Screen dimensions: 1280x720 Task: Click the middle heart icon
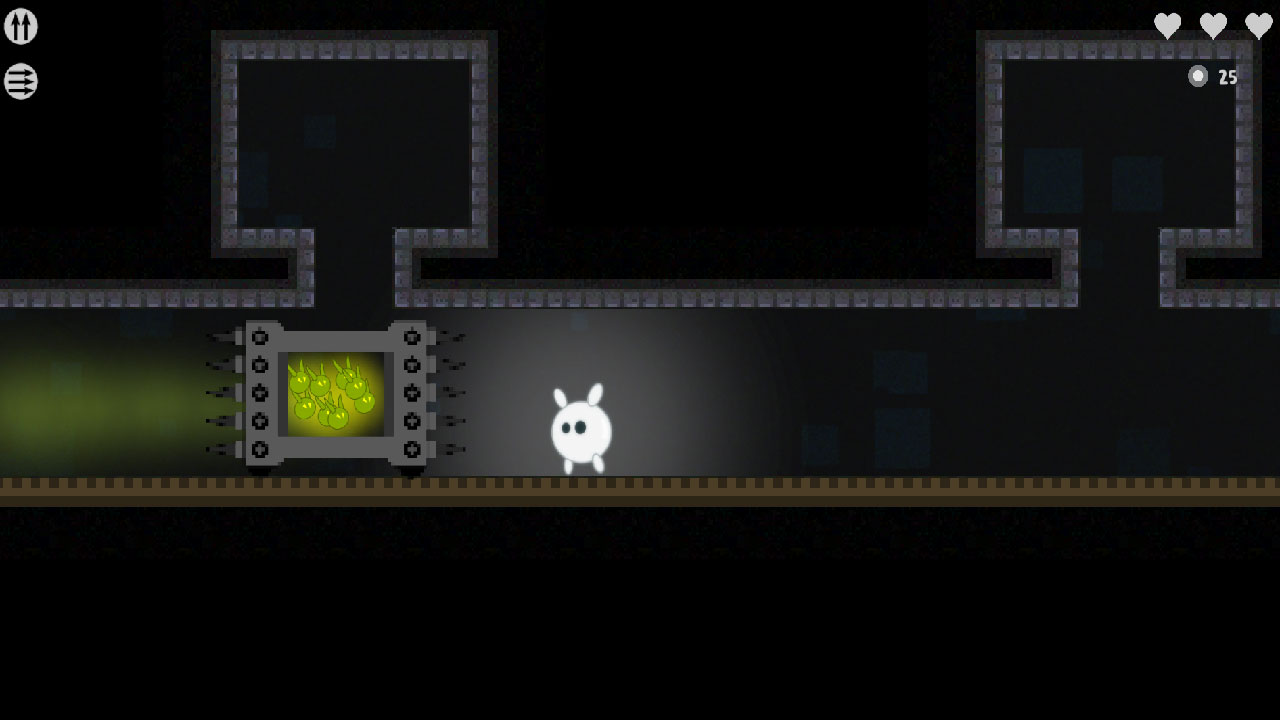point(1213,25)
